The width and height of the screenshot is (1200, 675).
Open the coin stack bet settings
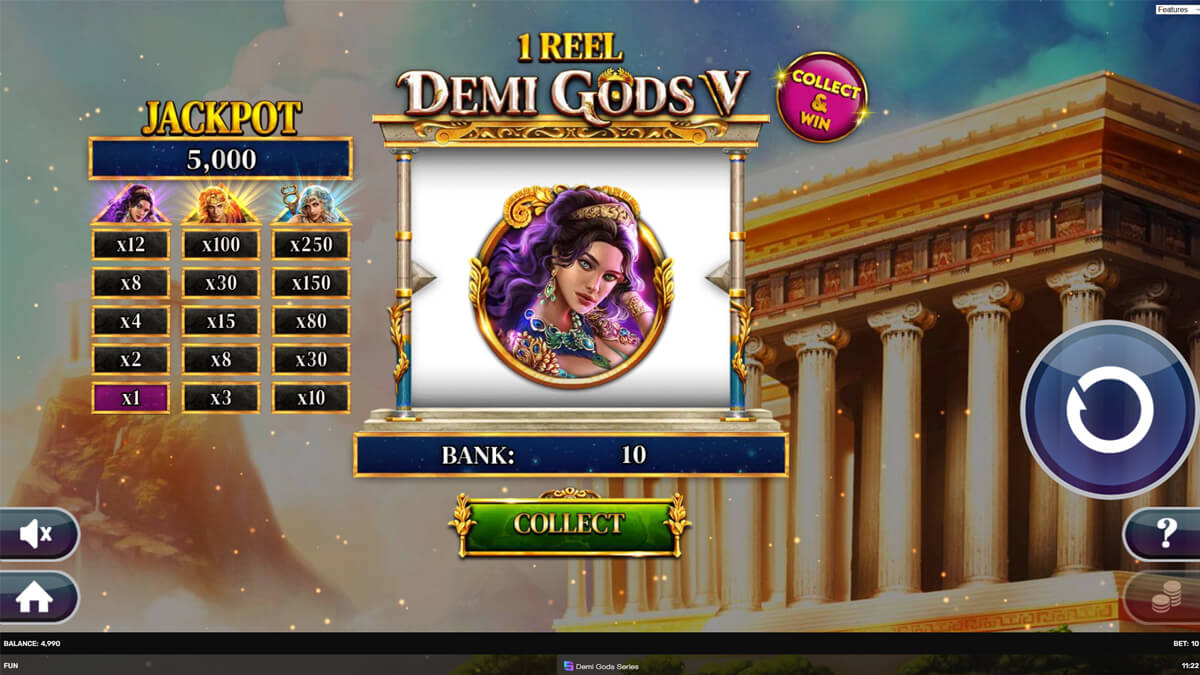point(1164,599)
